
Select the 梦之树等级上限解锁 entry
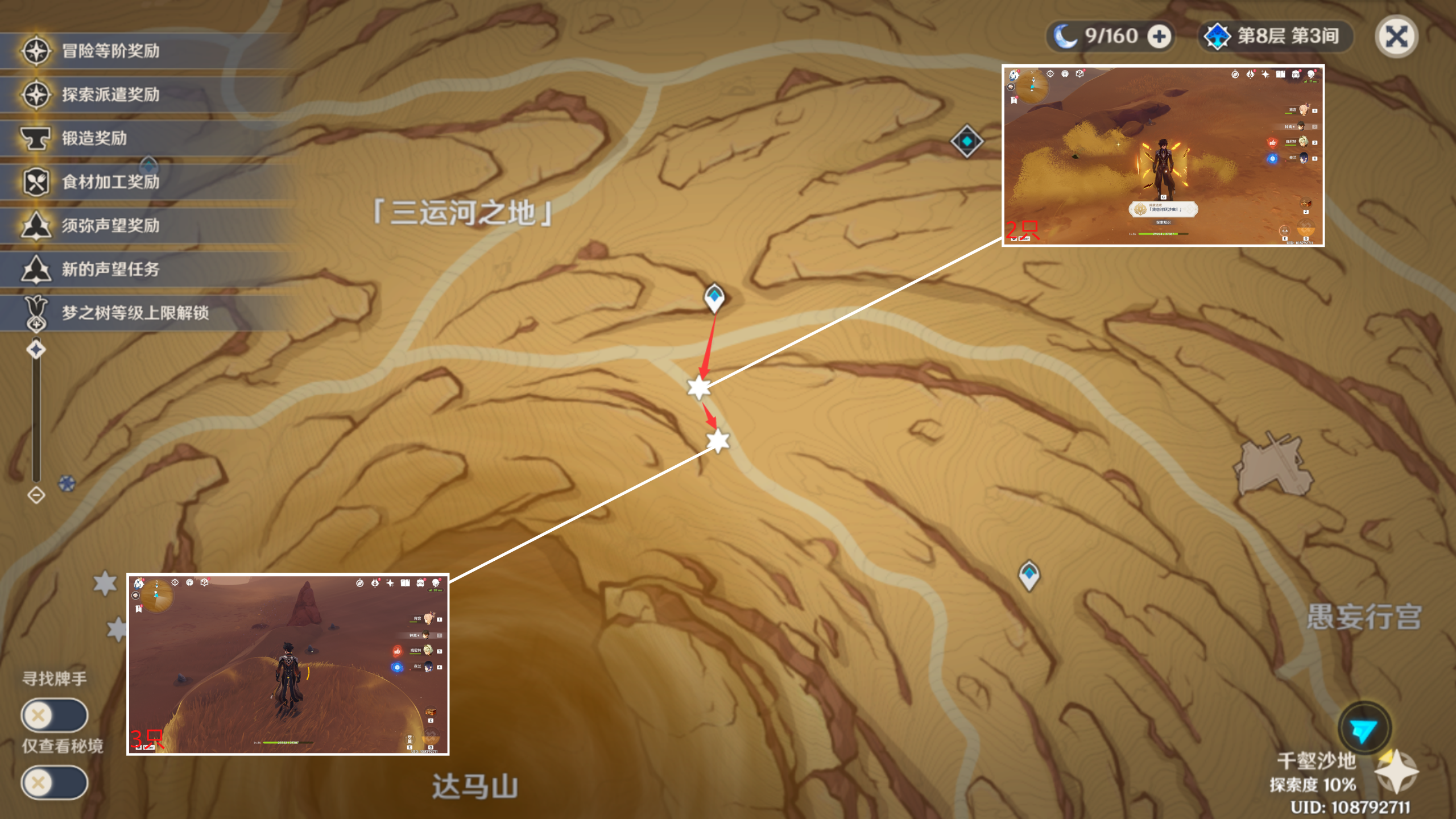point(135,313)
